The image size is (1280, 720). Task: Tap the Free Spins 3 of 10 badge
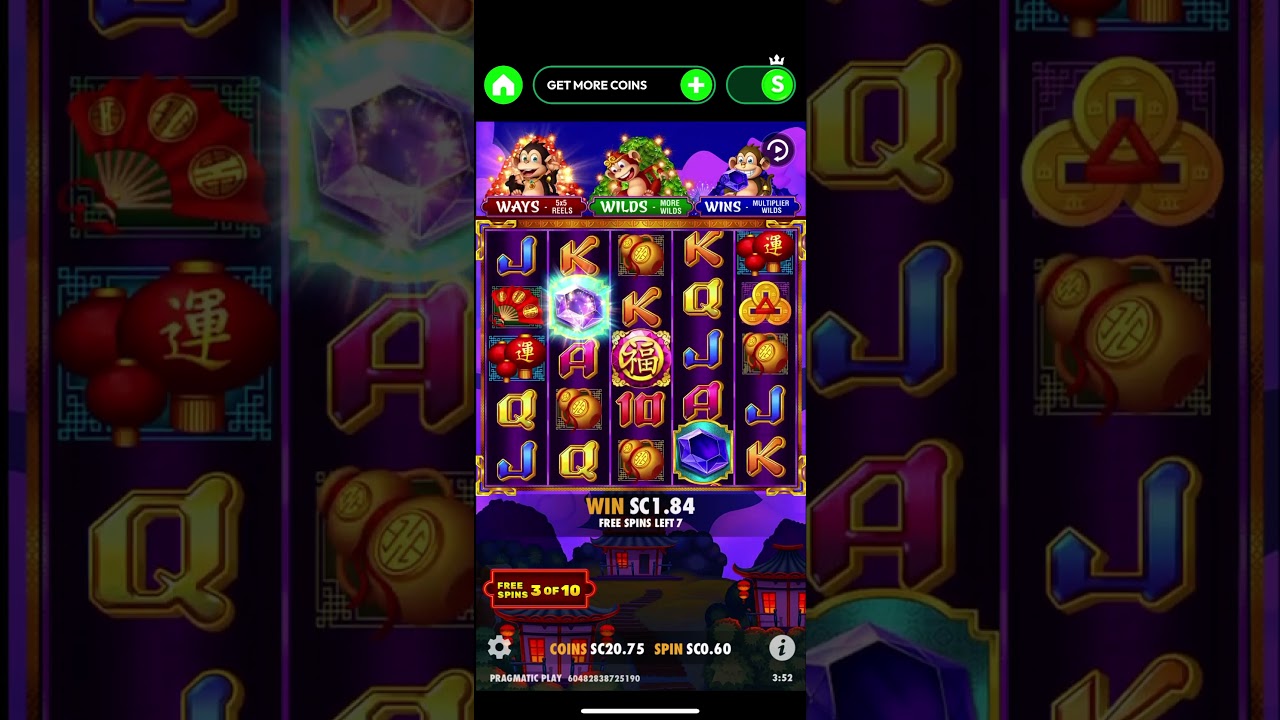[538, 588]
